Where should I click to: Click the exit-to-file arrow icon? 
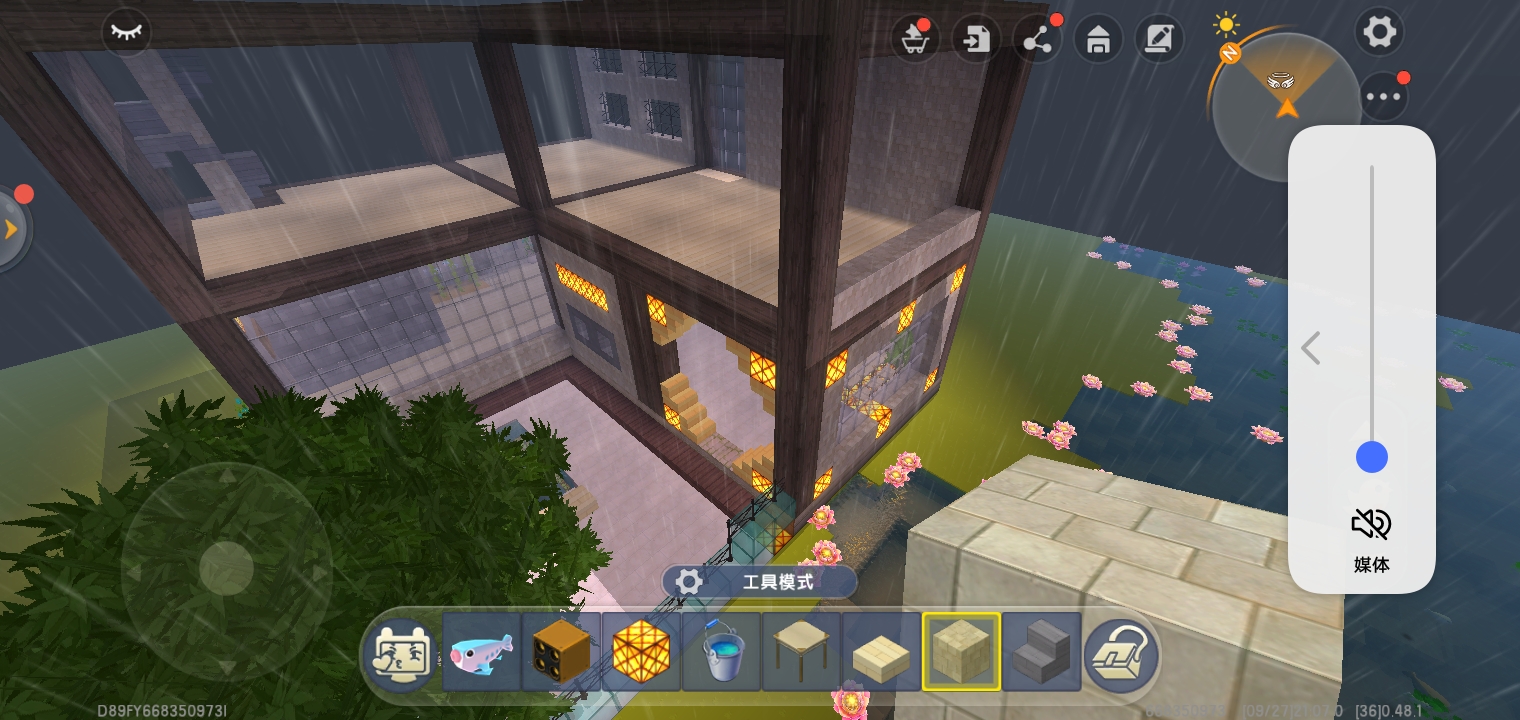975,41
